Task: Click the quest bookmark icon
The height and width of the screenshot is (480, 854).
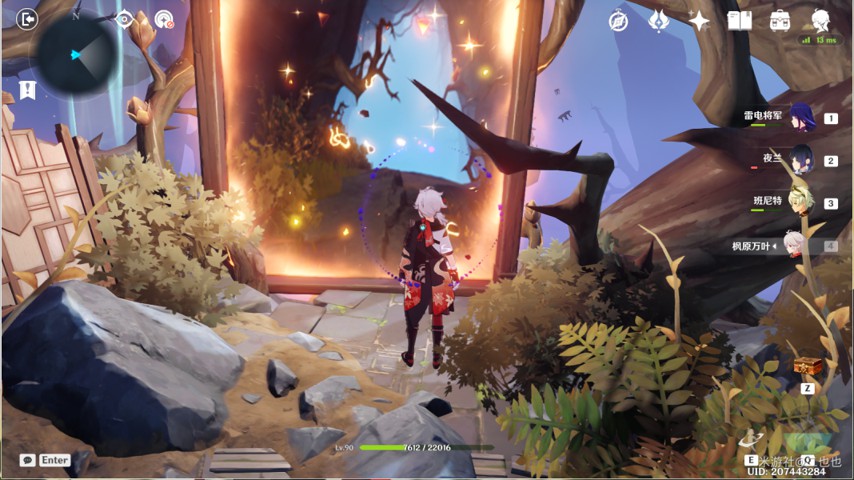Action: pos(27,90)
